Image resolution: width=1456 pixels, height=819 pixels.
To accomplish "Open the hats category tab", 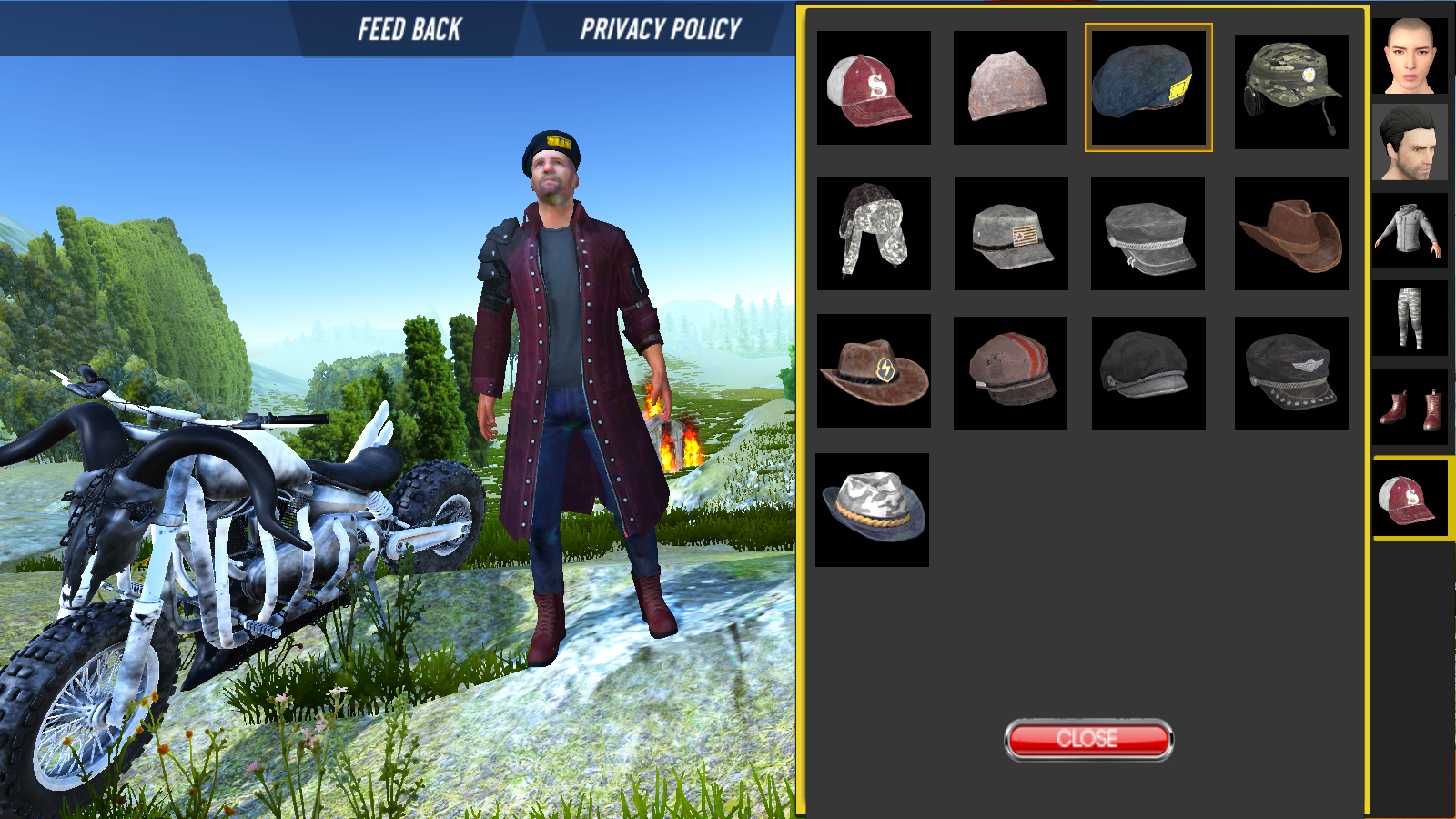I will click(1410, 500).
